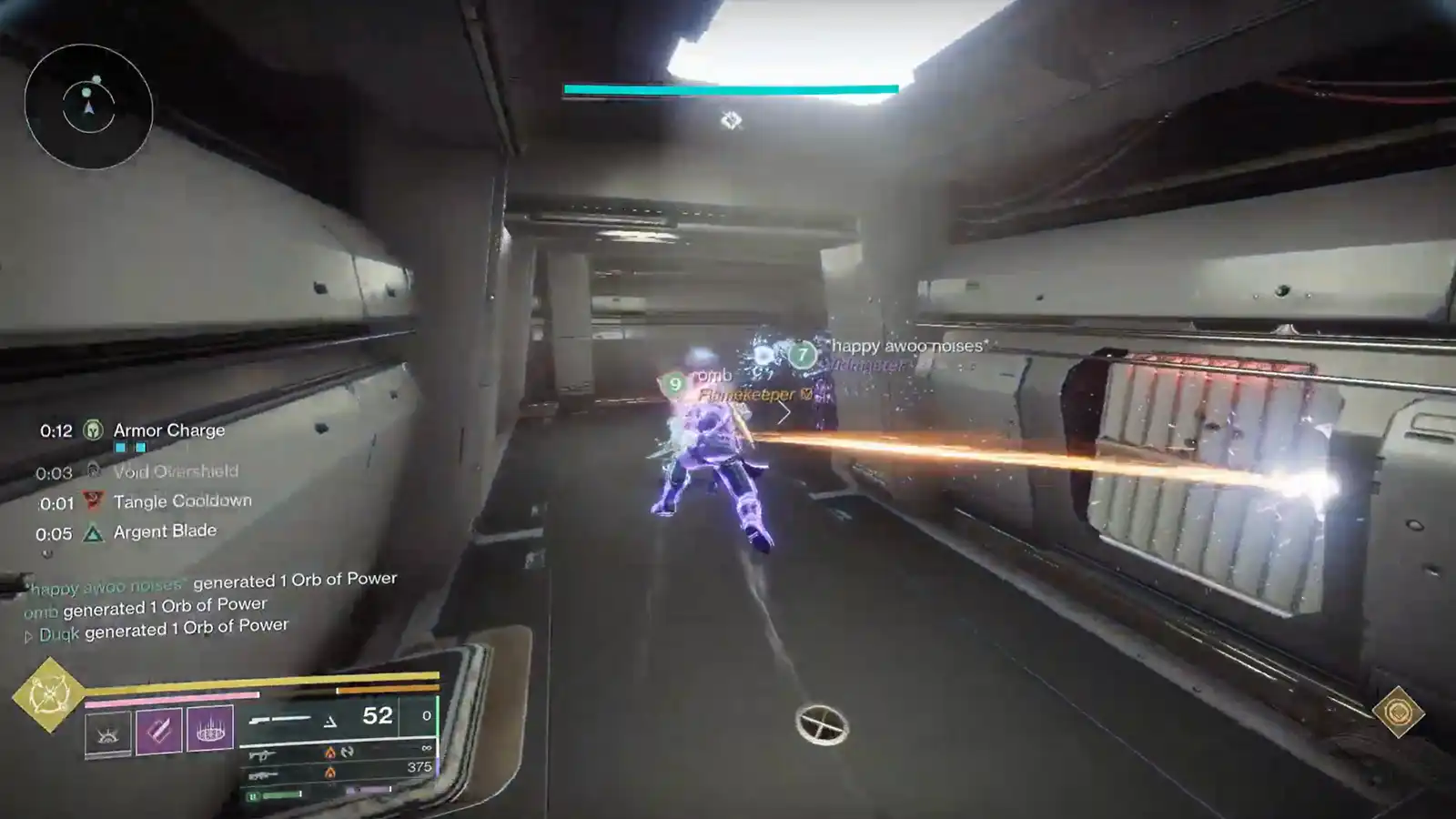Click the solar burn flame icon near ammo

click(x=330, y=753)
